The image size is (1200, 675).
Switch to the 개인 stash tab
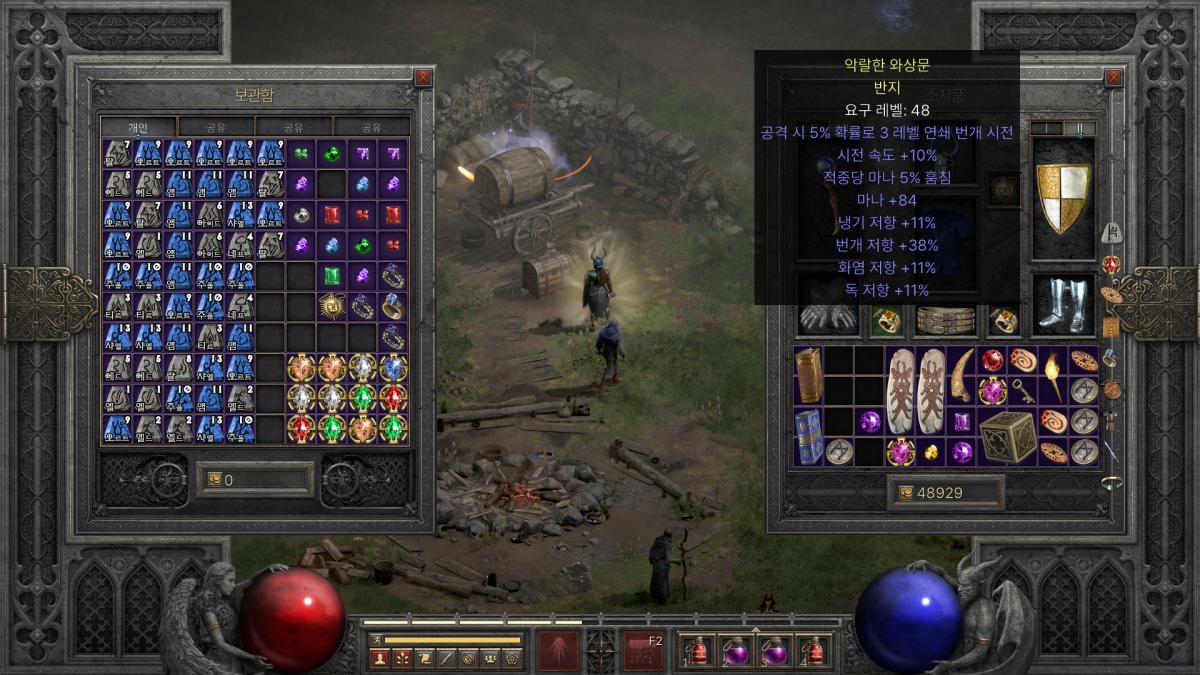tap(138, 127)
